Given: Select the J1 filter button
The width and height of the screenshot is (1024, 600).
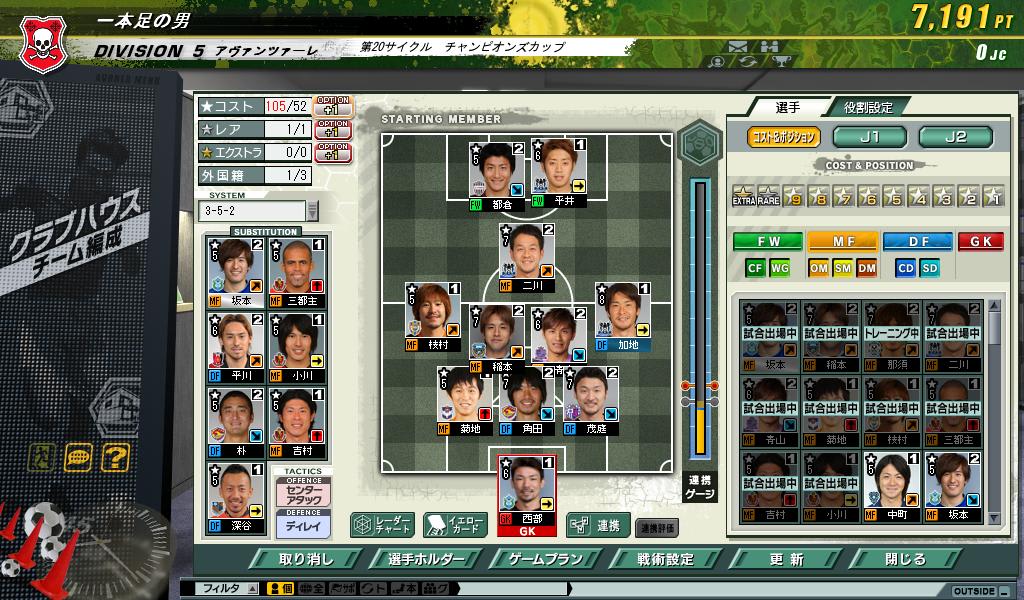Looking at the screenshot, I should [869, 137].
